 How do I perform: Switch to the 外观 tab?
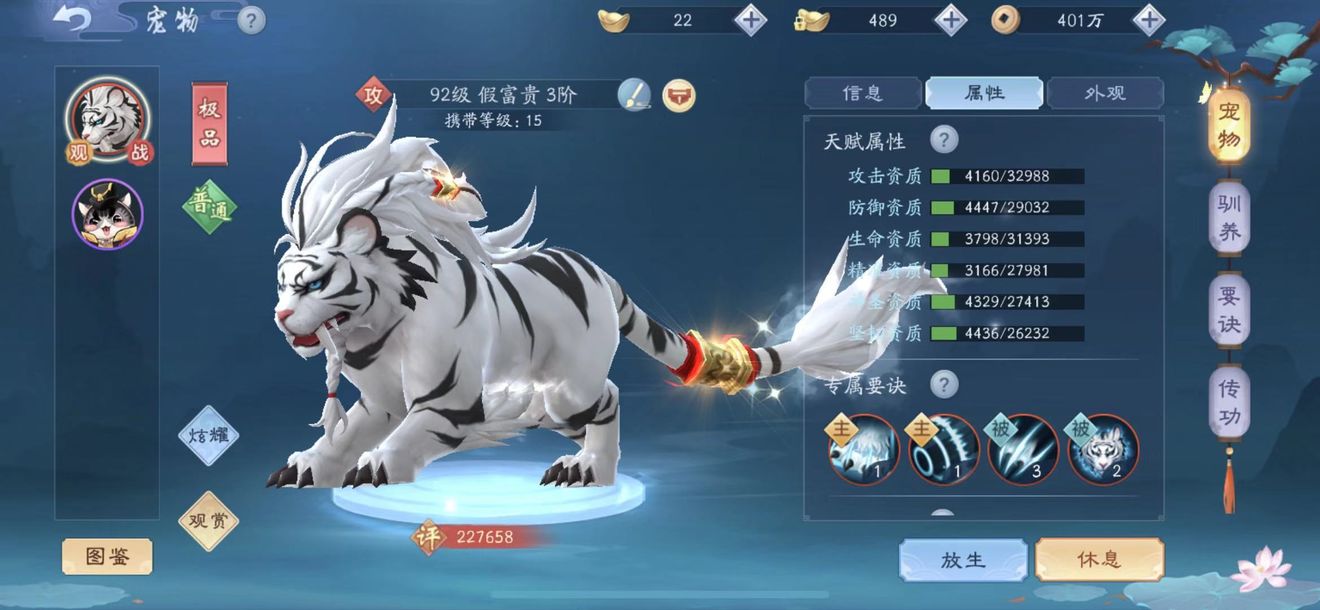pos(1105,93)
